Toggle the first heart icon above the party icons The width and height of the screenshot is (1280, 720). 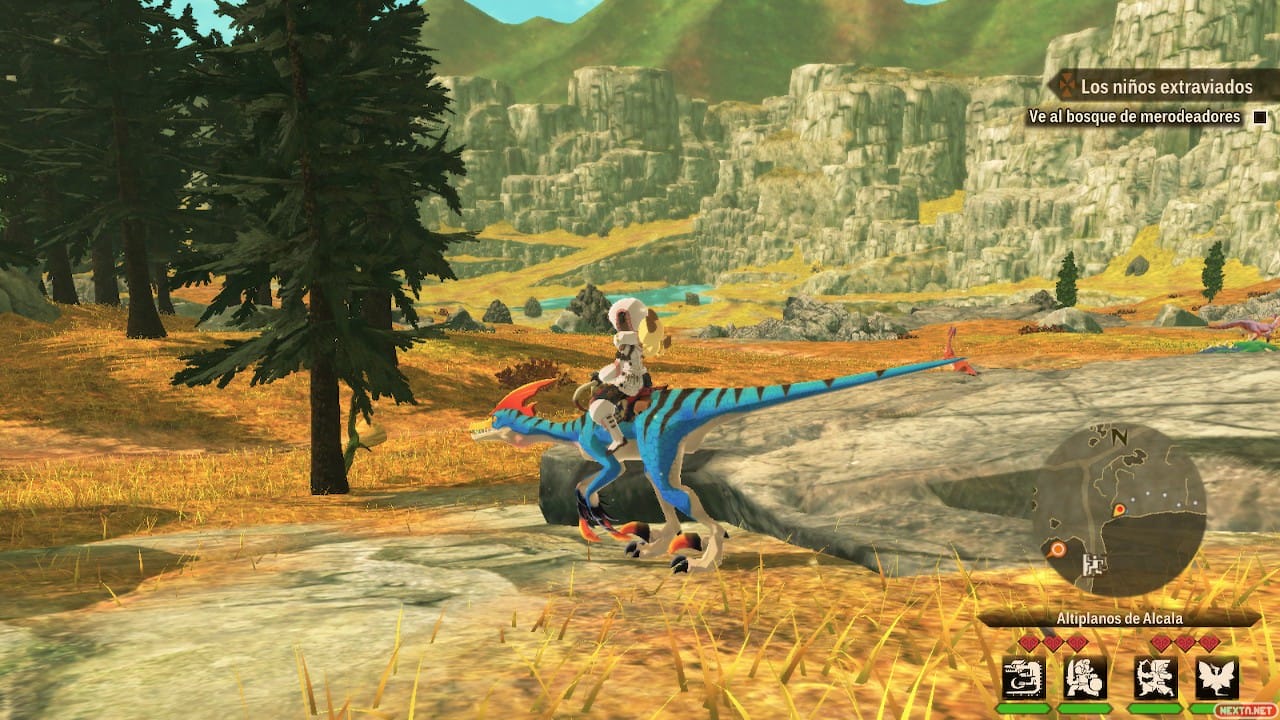[x=1030, y=642]
